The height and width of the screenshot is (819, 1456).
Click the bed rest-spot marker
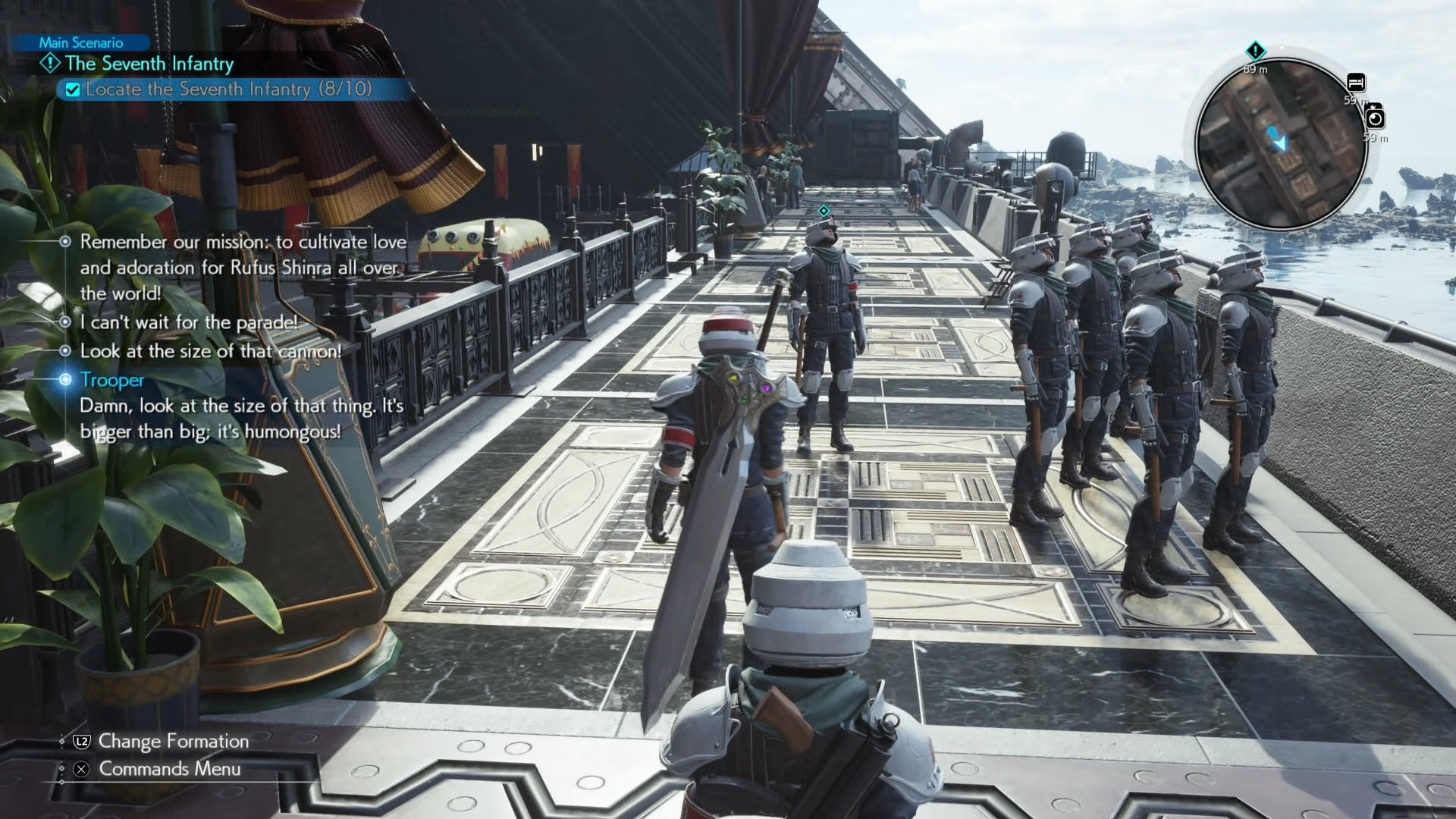tap(1356, 82)
